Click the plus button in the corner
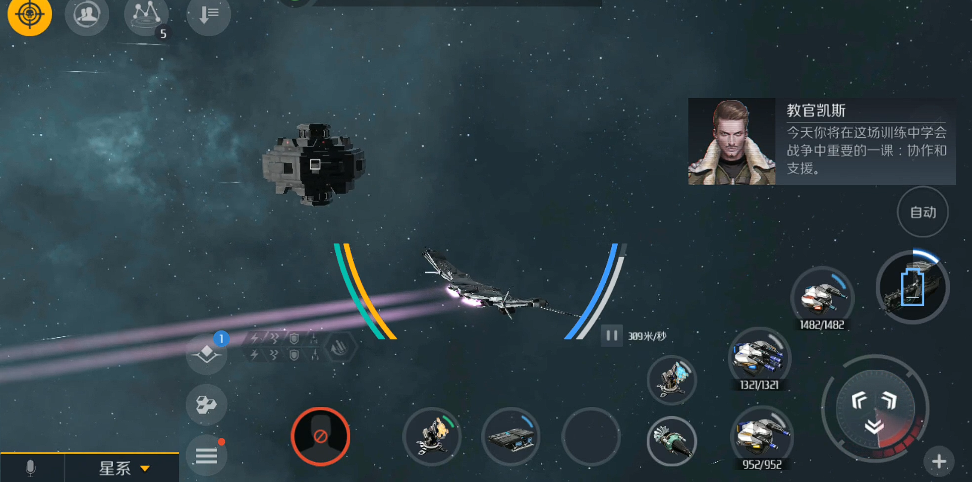The width and height of the screenshot is (972, 482). click(938, 461)
